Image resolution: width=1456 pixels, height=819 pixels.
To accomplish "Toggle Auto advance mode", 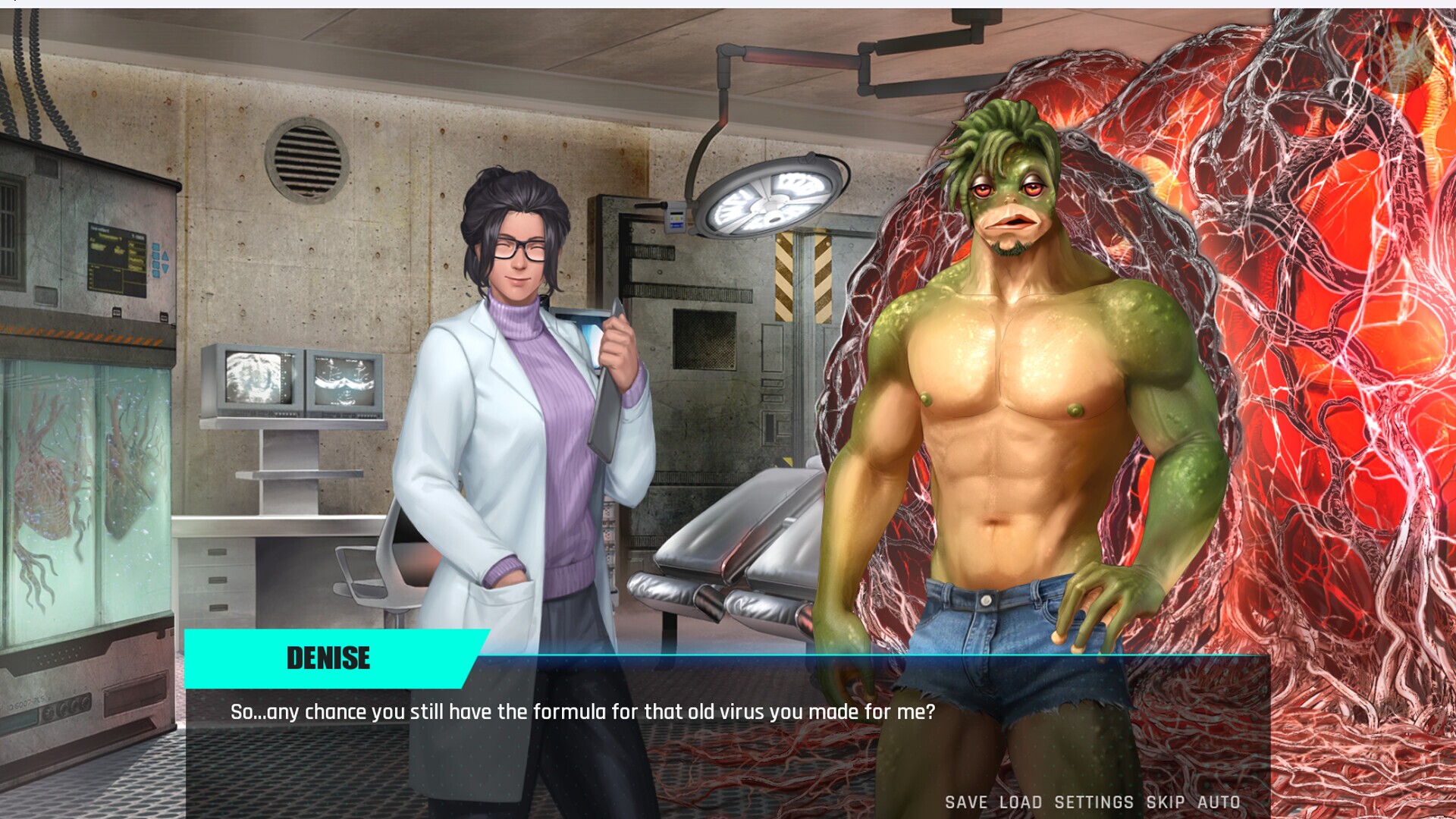I will point(1219,802).
